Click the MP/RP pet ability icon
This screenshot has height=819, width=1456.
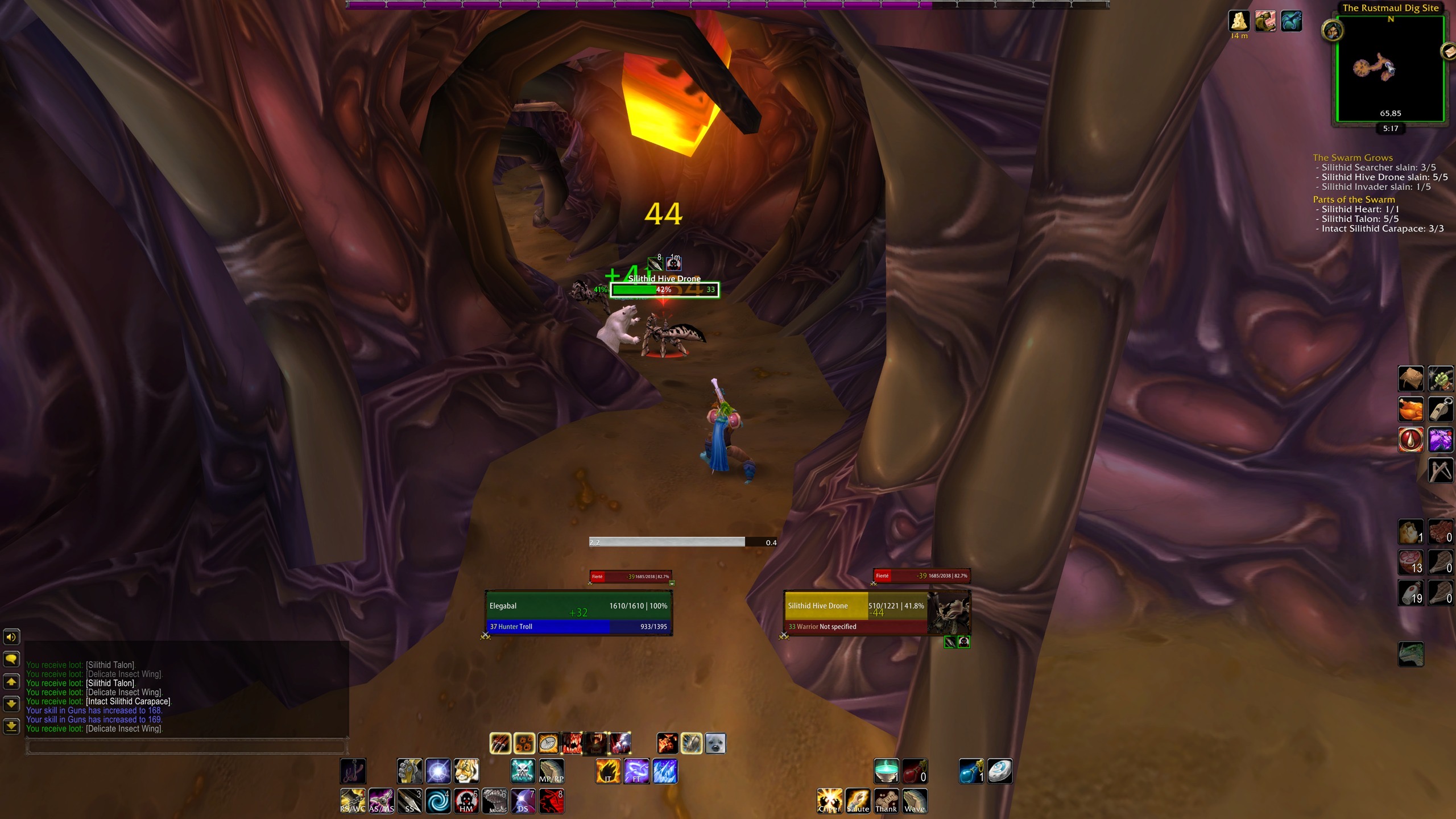point(551,772)
